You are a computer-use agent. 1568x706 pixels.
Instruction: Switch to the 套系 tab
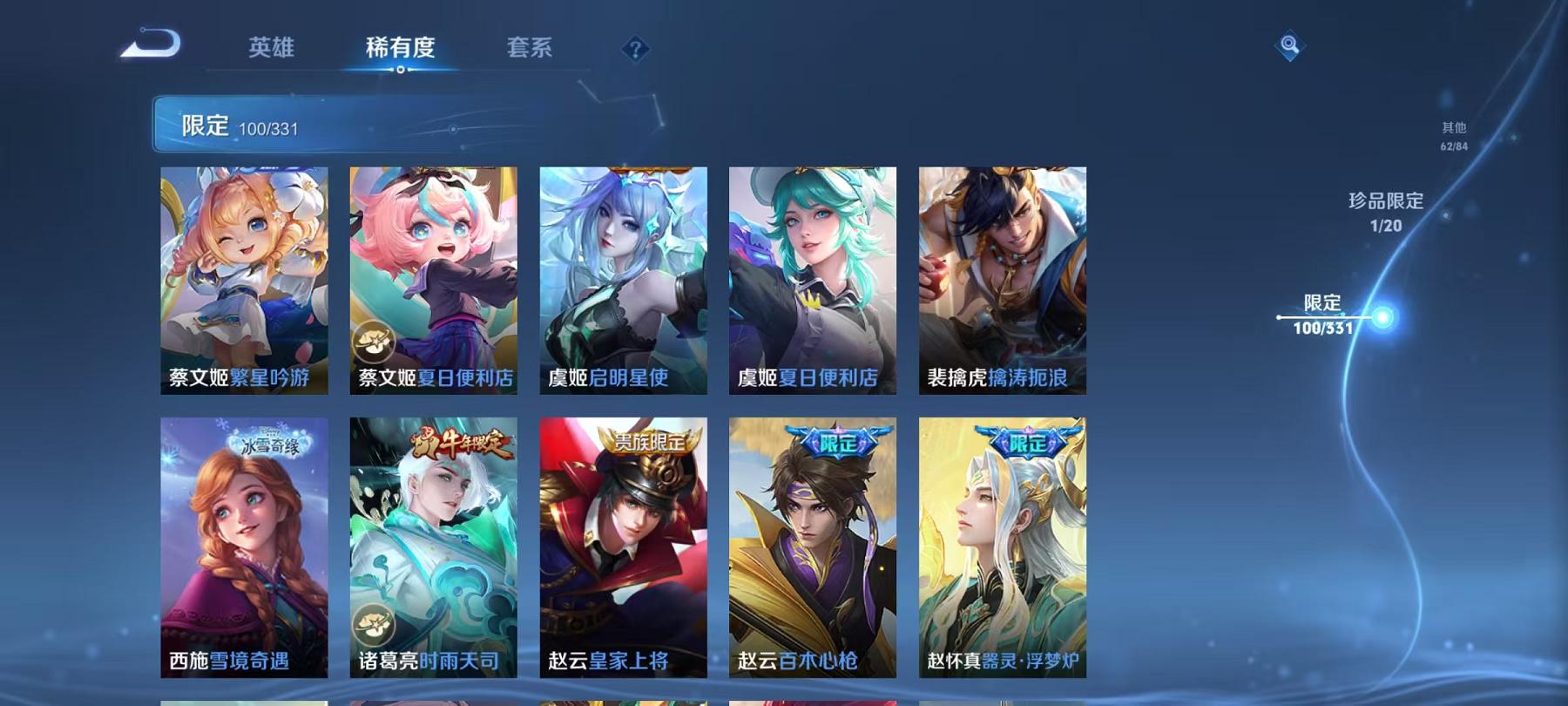click(x=531, y=50)
